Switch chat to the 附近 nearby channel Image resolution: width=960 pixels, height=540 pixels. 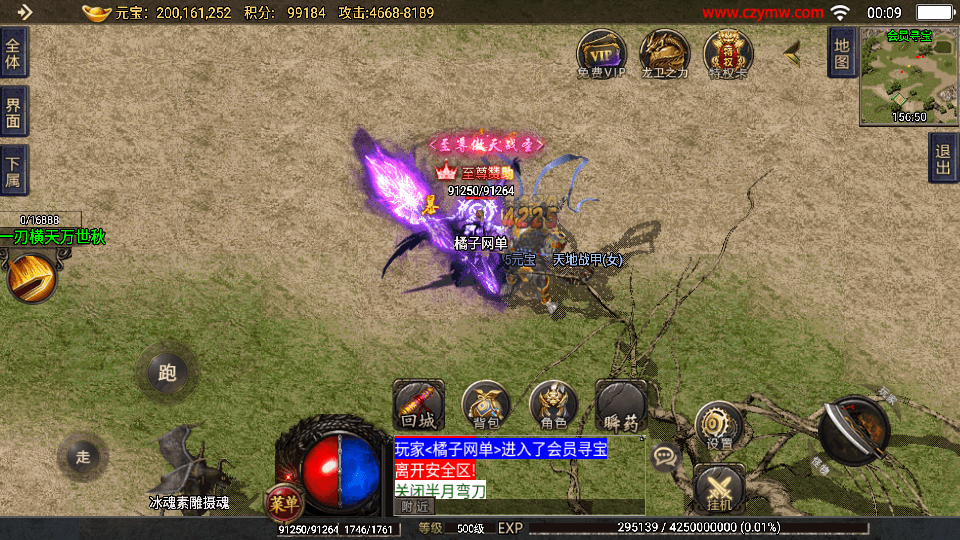pos(415,507)
